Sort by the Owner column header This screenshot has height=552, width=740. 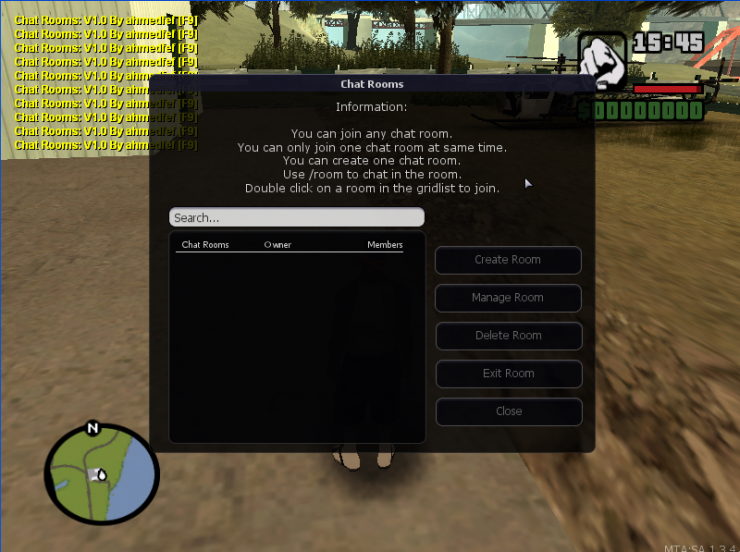point(278,245)
